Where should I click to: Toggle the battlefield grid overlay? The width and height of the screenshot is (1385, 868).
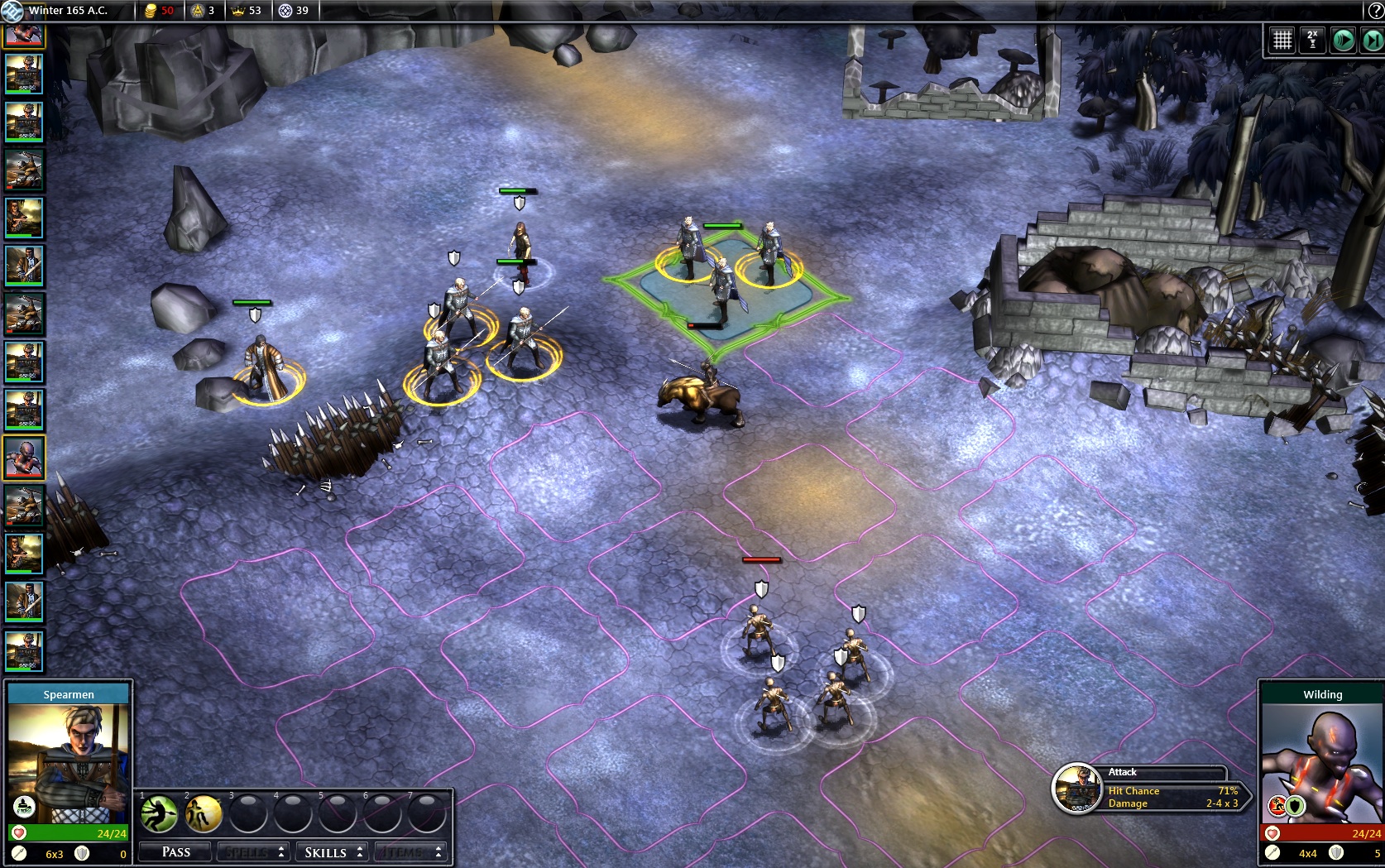point(1282,40)
